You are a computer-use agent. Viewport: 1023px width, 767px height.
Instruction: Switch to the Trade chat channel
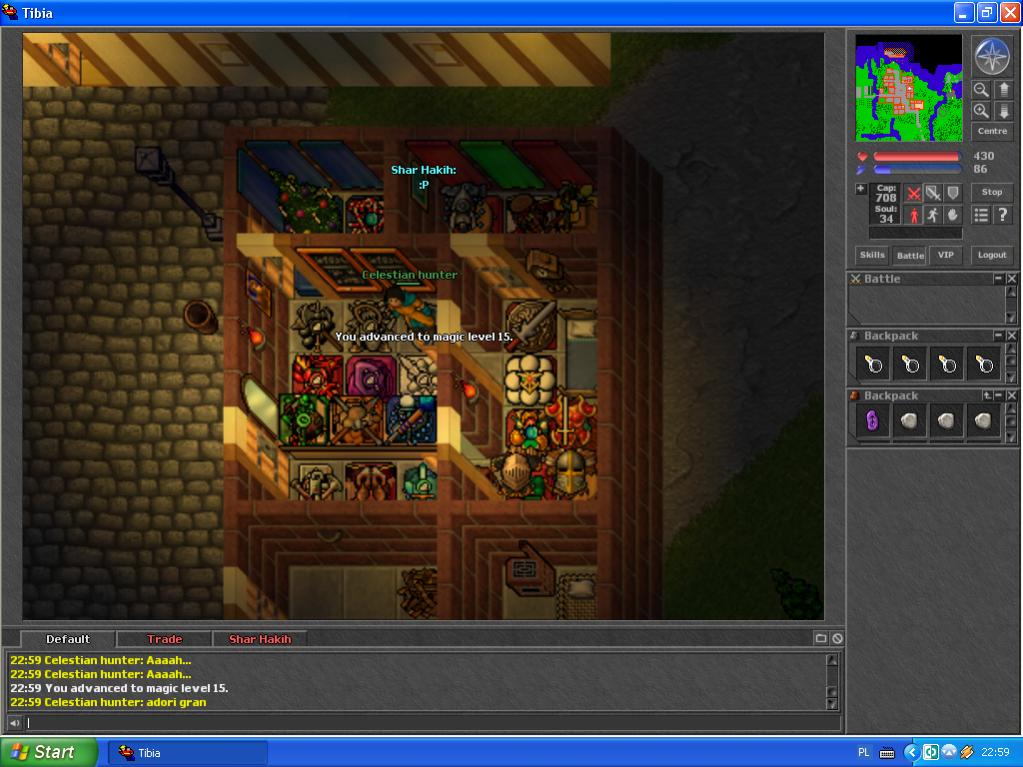coord(164,639)
